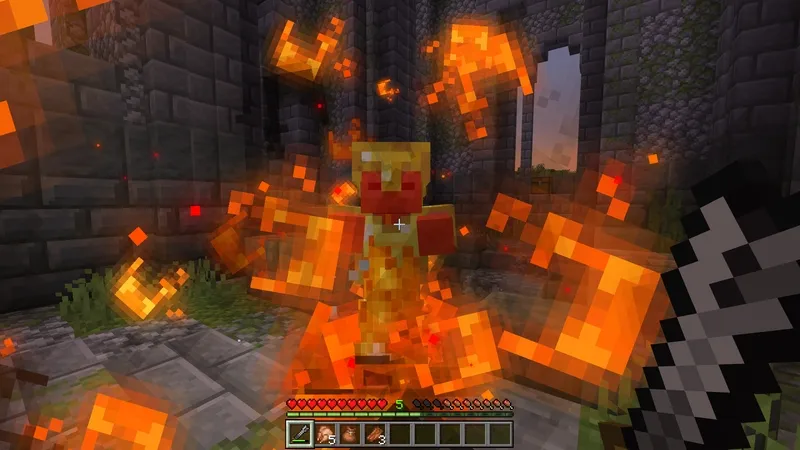Screen dimensions: 800x450
Task: Select the mace hotbar slot
Action: 299,433
